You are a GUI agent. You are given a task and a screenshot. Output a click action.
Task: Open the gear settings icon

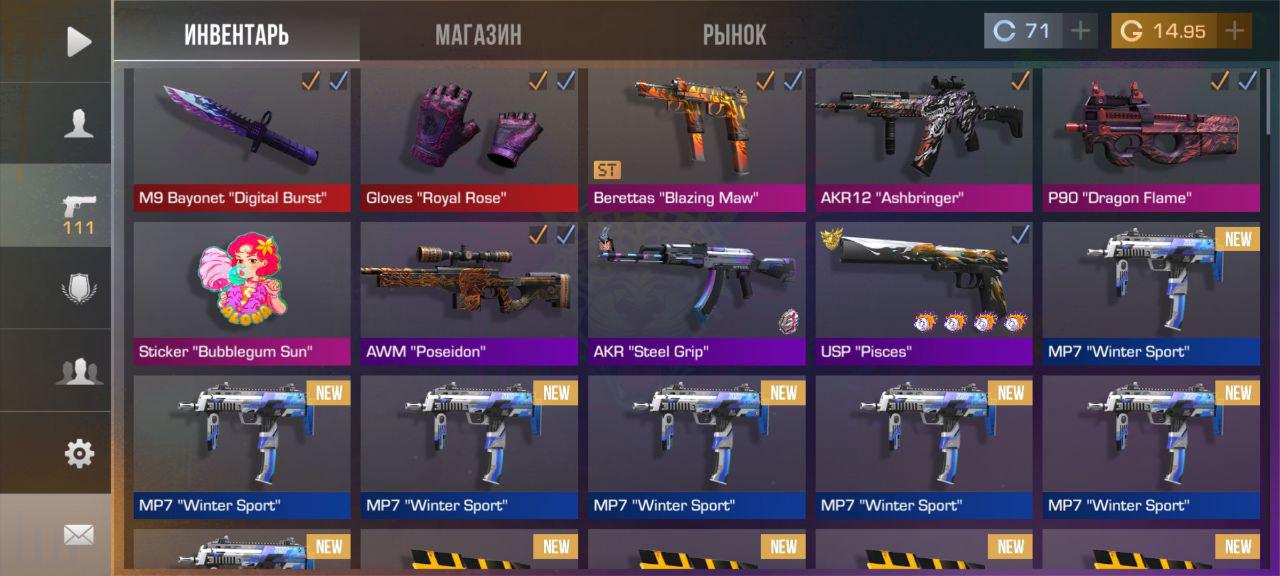click(x=79, y=453)
